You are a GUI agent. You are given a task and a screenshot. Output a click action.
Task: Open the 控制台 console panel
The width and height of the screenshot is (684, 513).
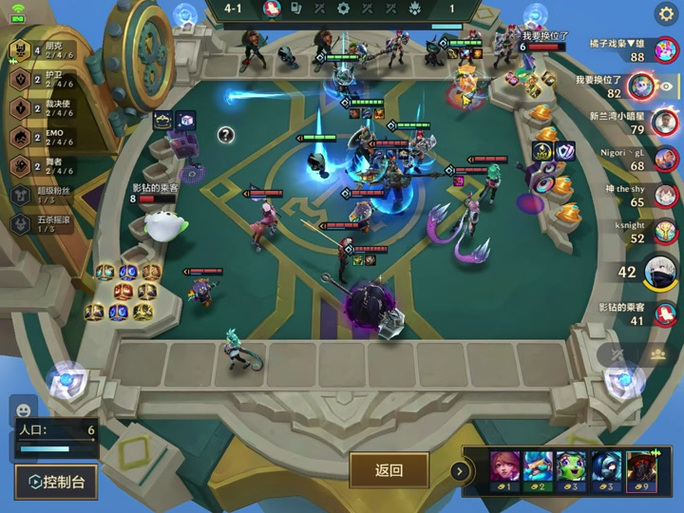57,481
